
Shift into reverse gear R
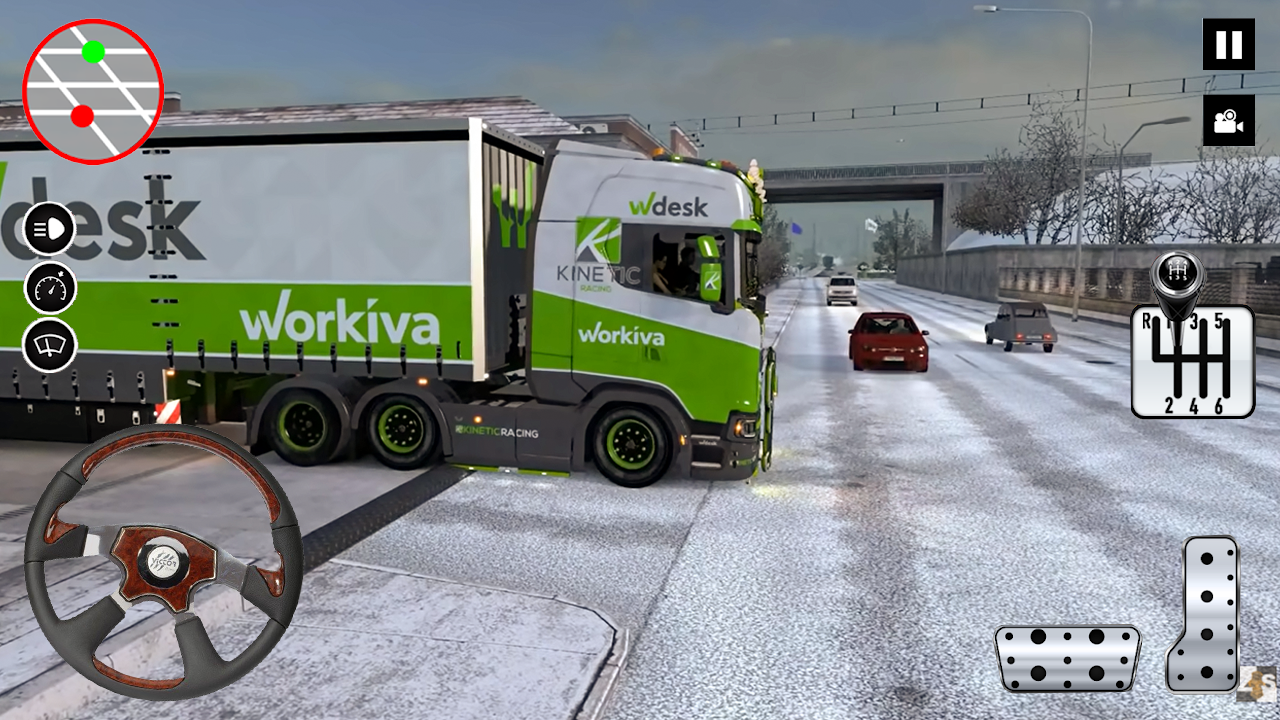click(x=1147, y=322)
